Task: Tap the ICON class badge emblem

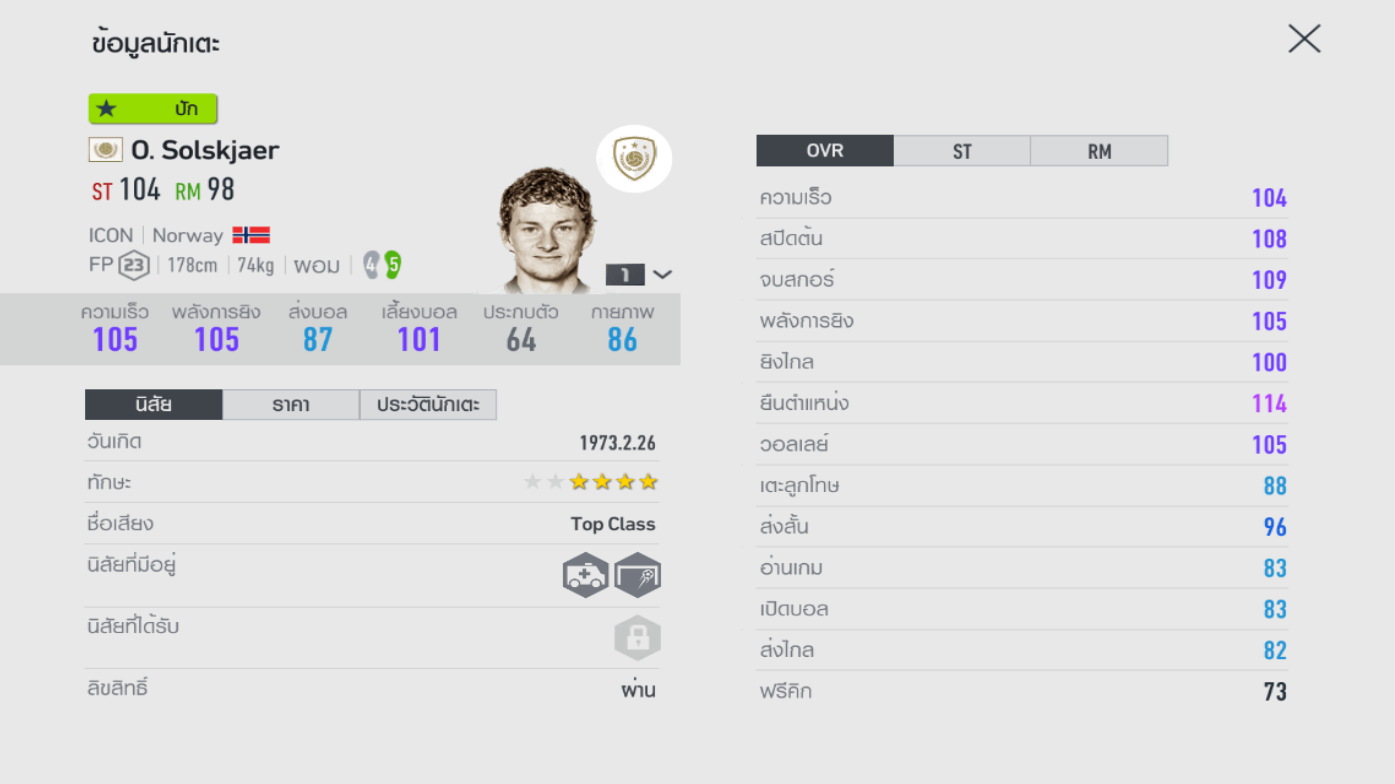Action: click(x=634, y=158)
